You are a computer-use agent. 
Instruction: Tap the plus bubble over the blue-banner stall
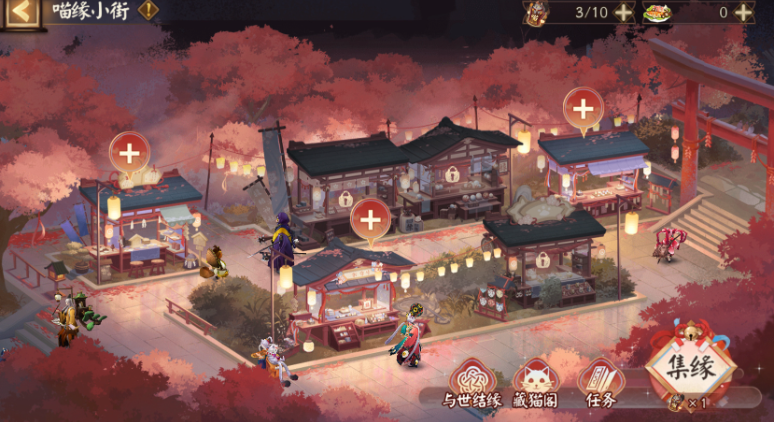129,153
